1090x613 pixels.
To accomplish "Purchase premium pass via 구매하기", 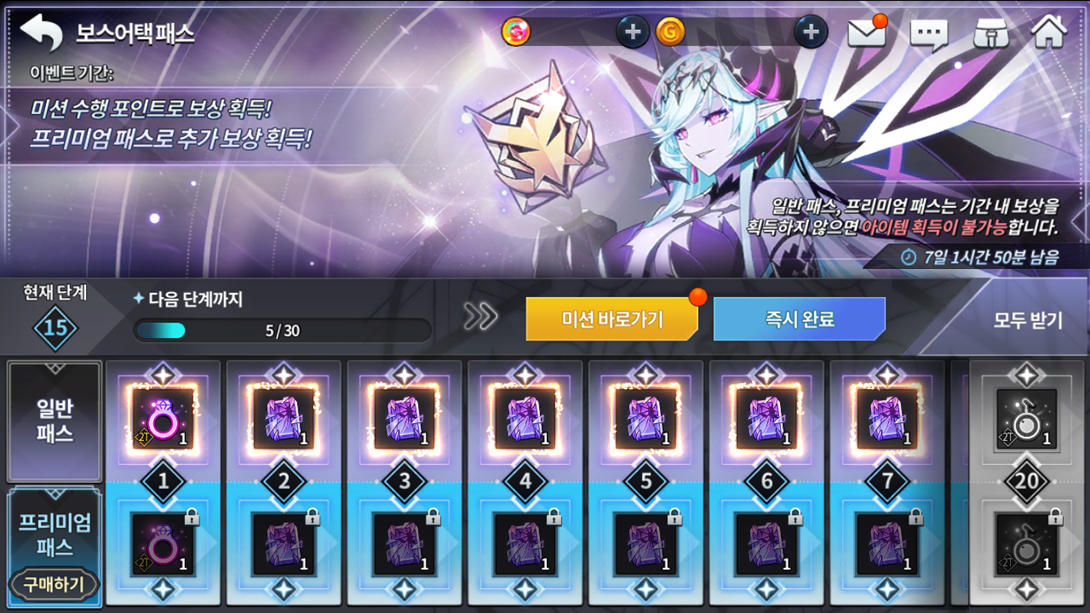I will 54,584.
